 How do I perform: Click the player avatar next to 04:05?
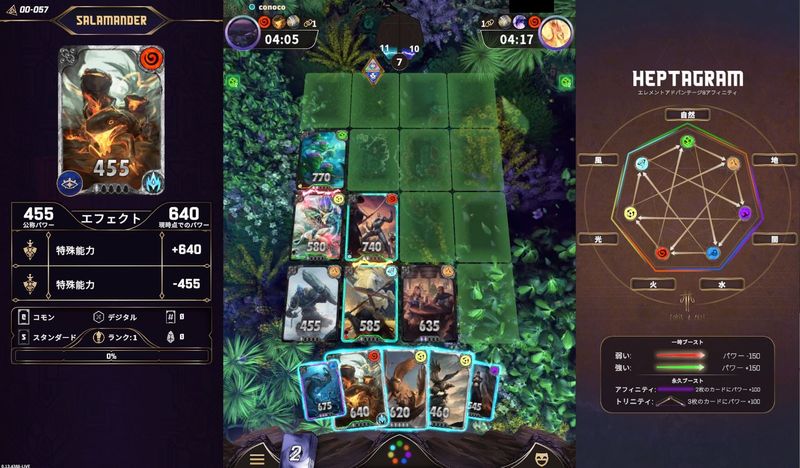pos(242,32)
